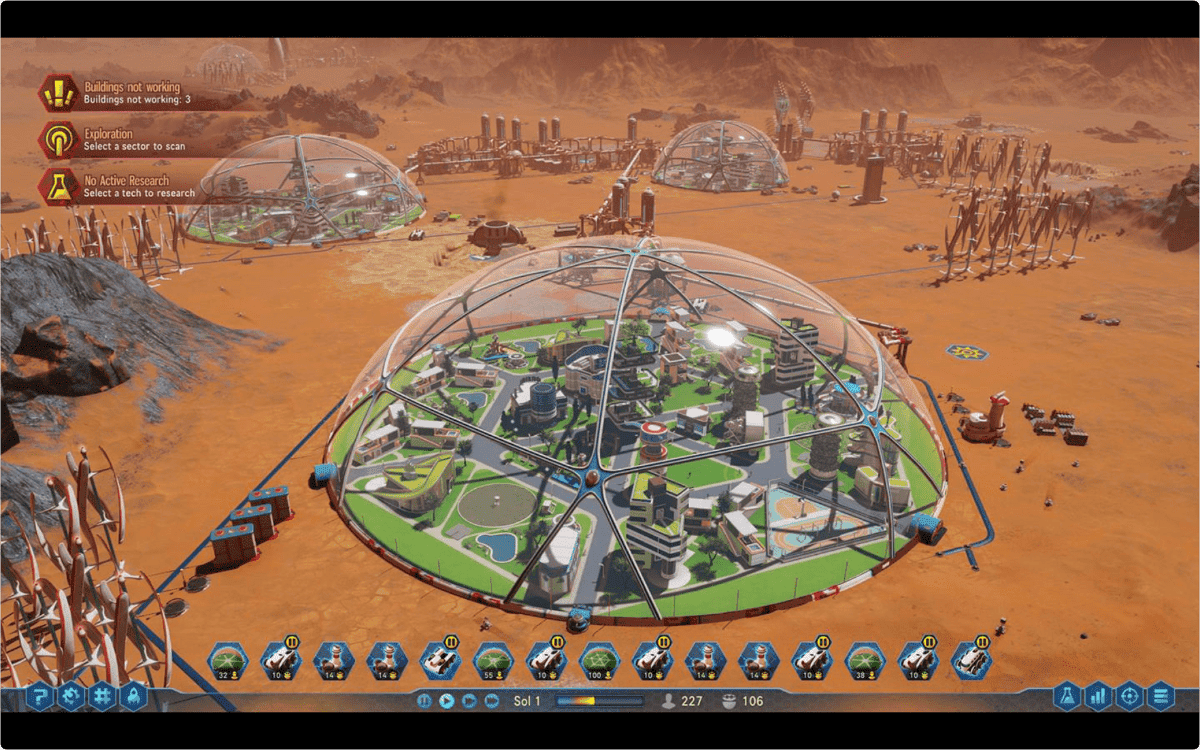Select the dome icon with 38 colonists
The width and height of the screenshot is (1200, 750).
pyautogui.click(x=865, y=660)
